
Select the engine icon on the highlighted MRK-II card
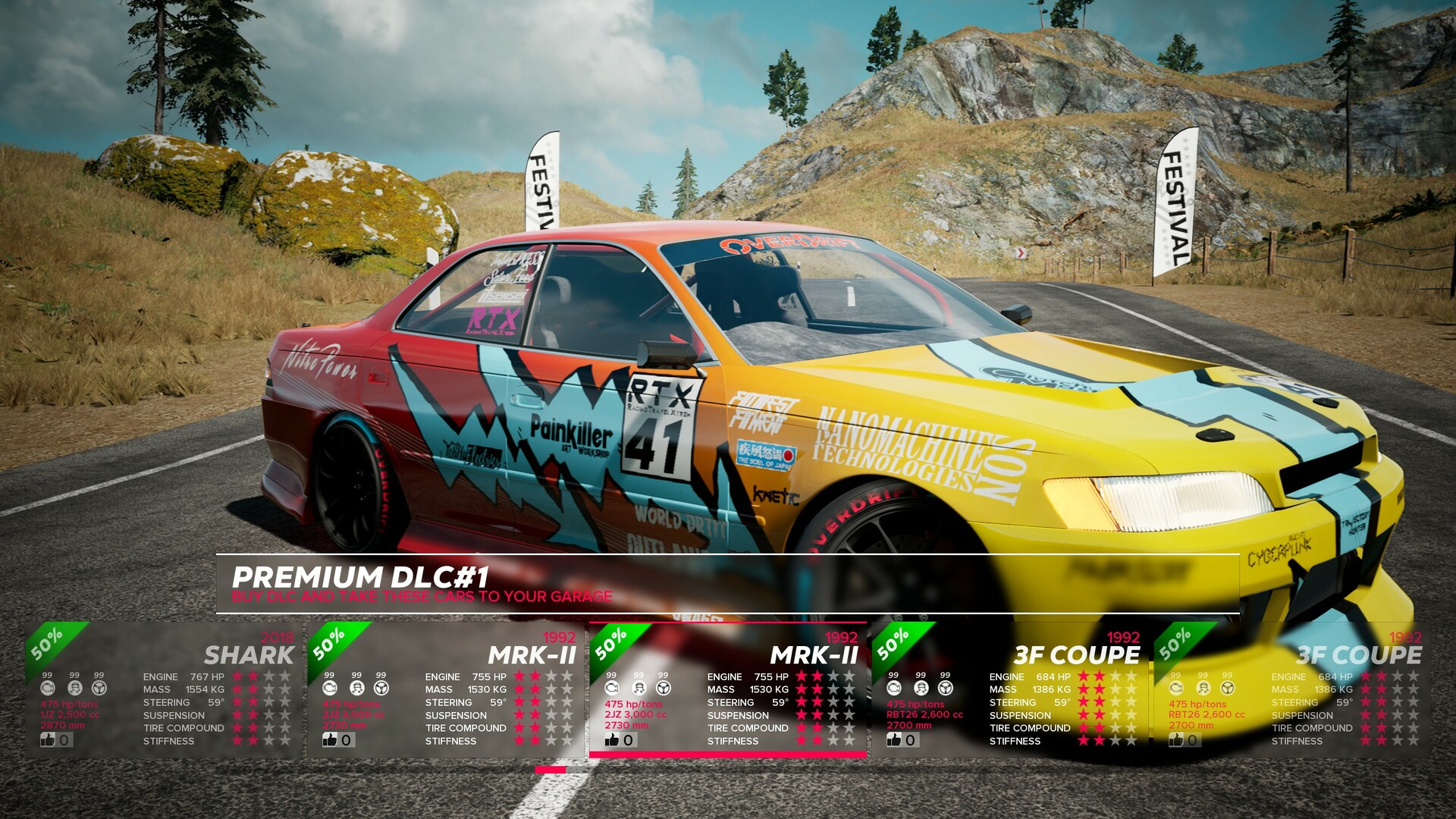click(x=611, y=688)
